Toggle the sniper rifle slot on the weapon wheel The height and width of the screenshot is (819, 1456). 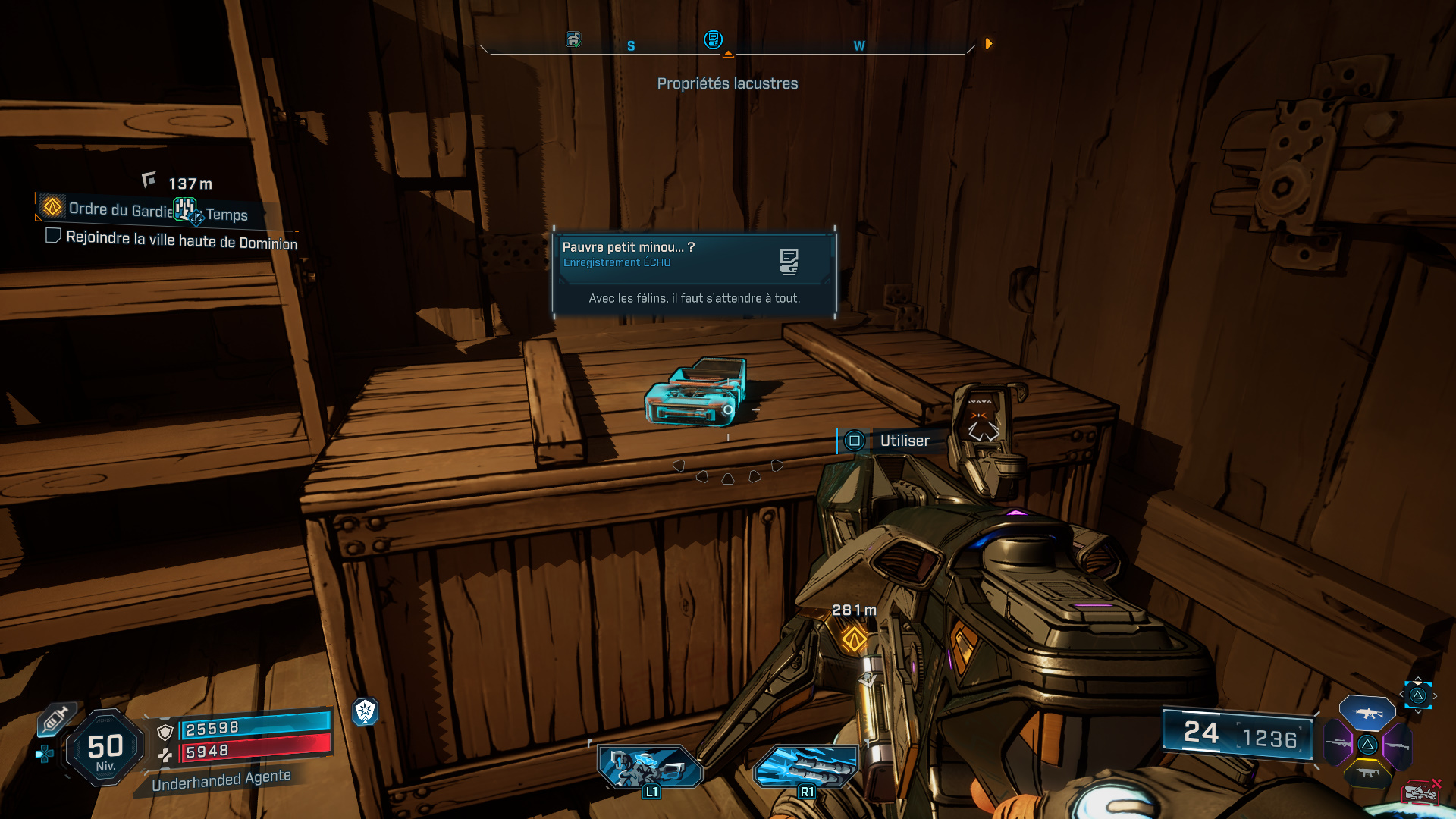pos(1338,744)
